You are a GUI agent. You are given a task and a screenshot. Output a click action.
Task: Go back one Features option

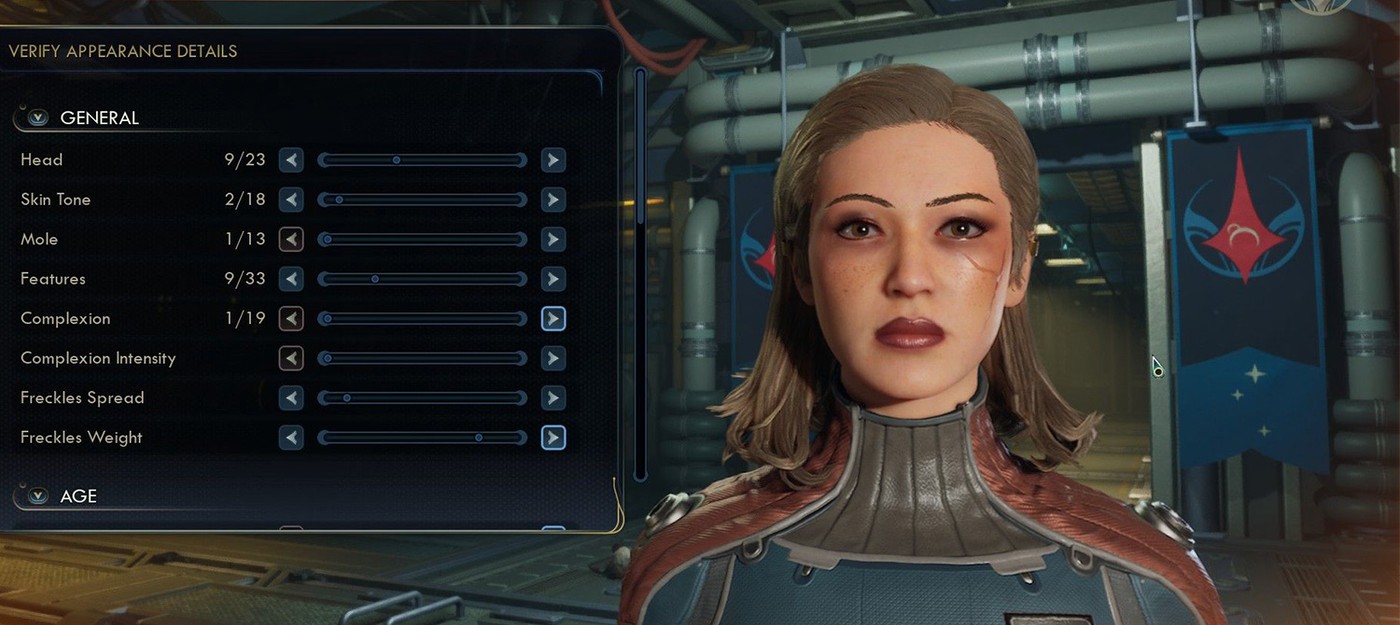[x=291, y=279]
